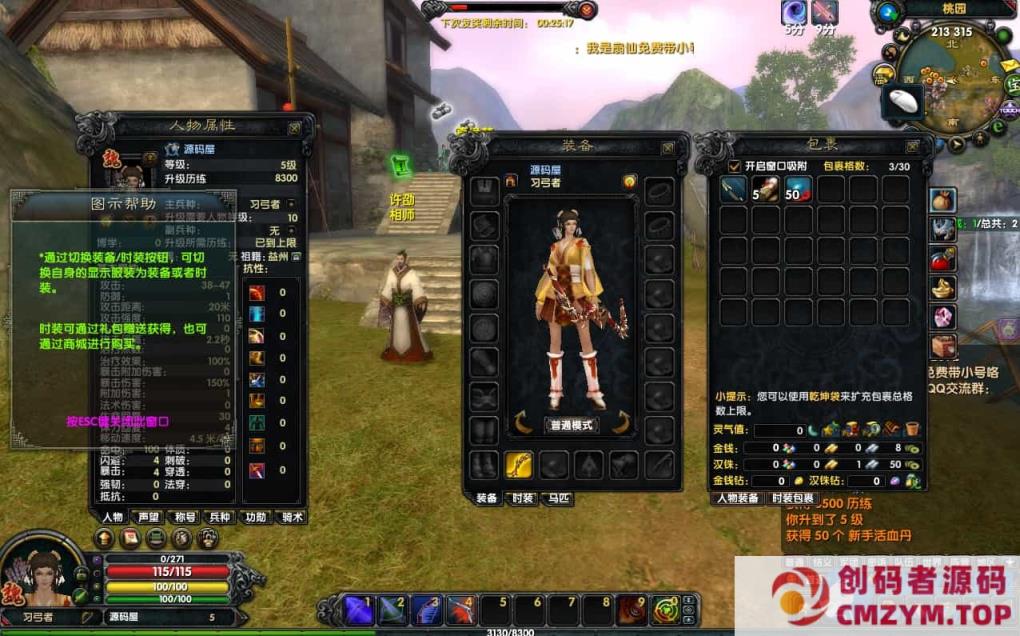Open the 骑术 riding tab

[x=291, y=517]
